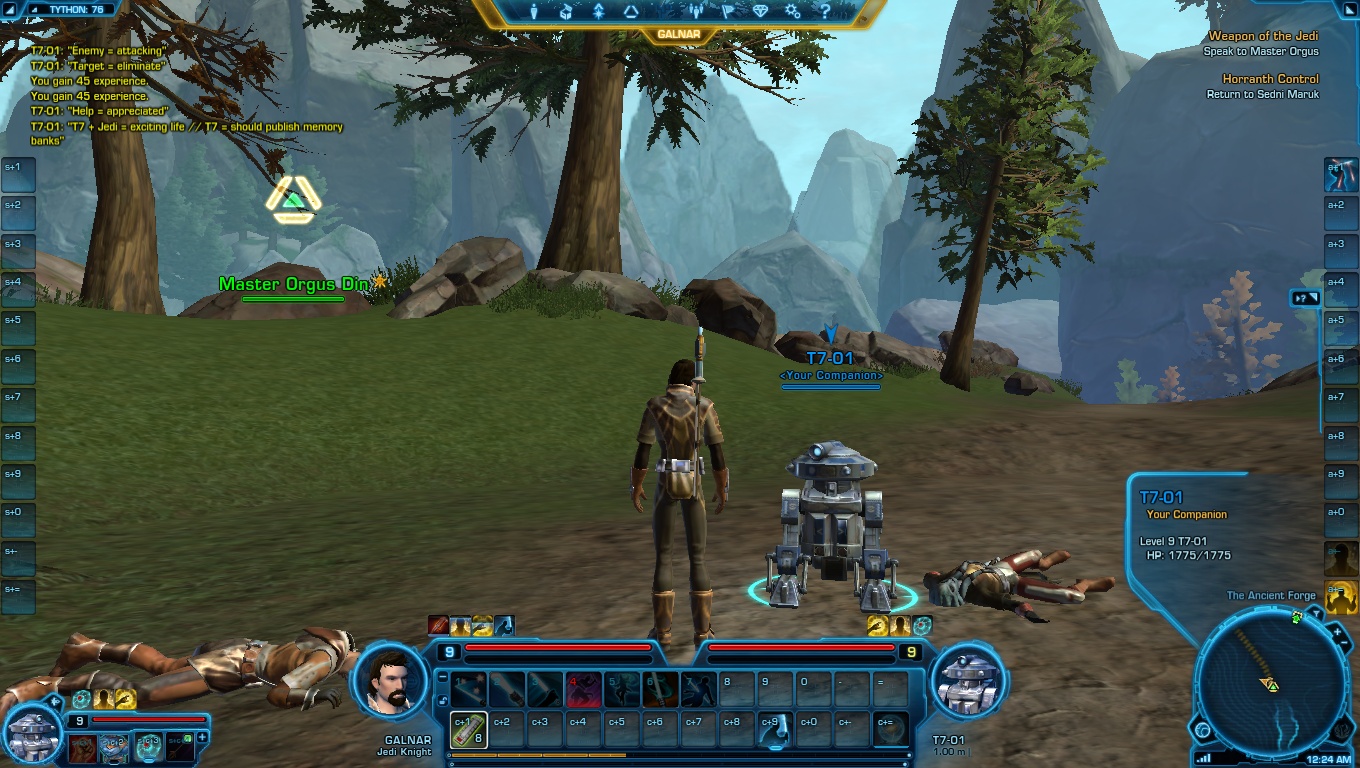Screen dimensions: 1360x768
Task: Use the green medpac in slot c+1
Action: click(x=469, y=729)
